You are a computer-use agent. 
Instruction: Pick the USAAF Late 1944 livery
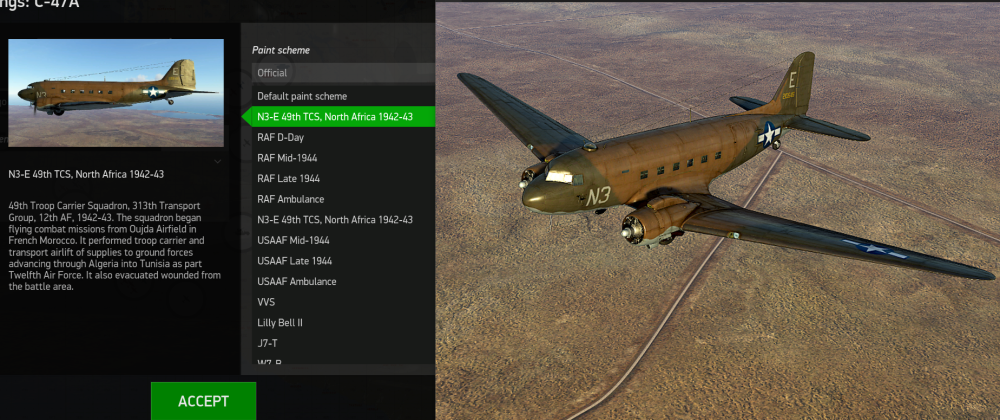coord(295,261)
